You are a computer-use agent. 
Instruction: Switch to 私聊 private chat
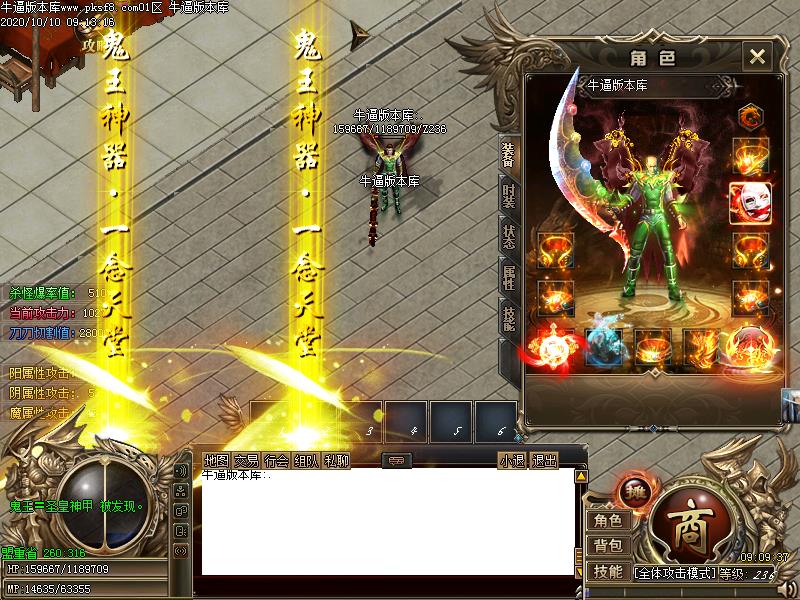[337, 461]
